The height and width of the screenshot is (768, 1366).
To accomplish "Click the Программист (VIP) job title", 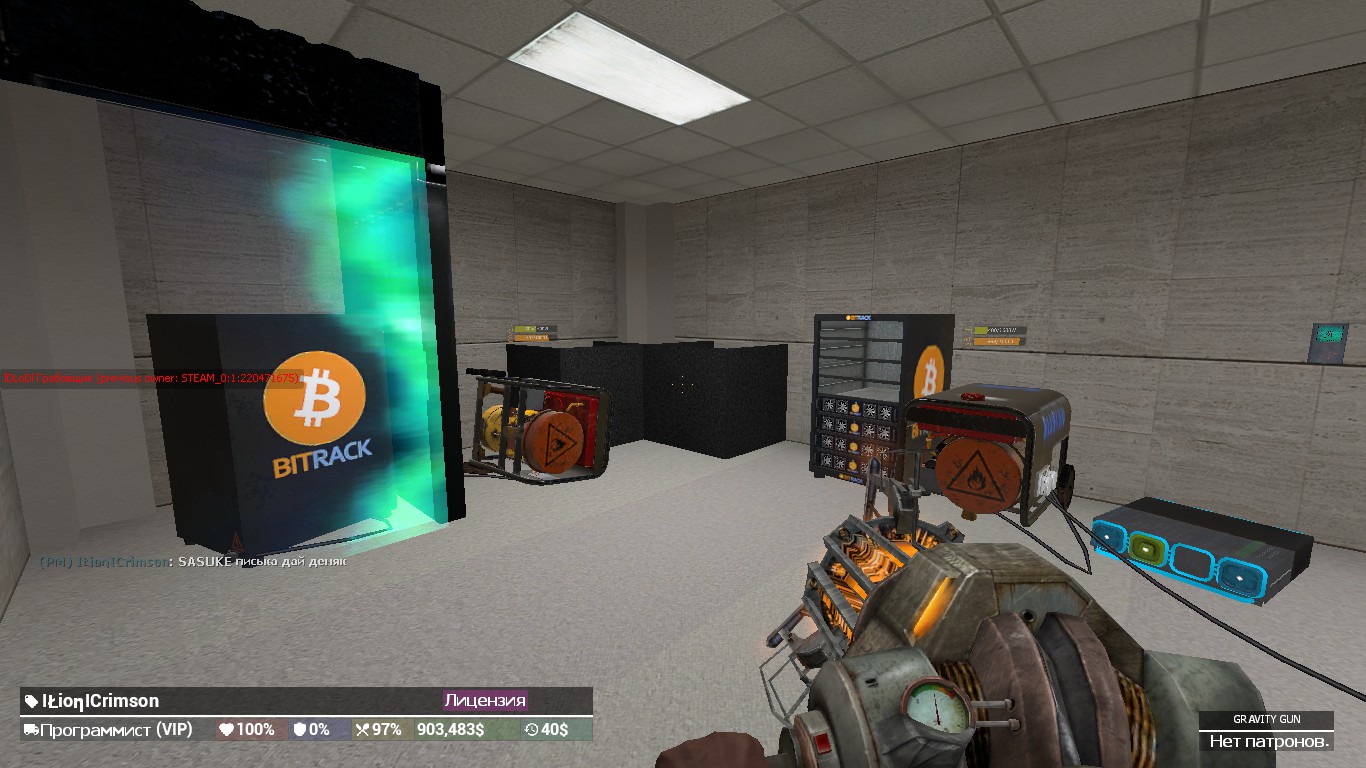I will [x=114, y=730].
